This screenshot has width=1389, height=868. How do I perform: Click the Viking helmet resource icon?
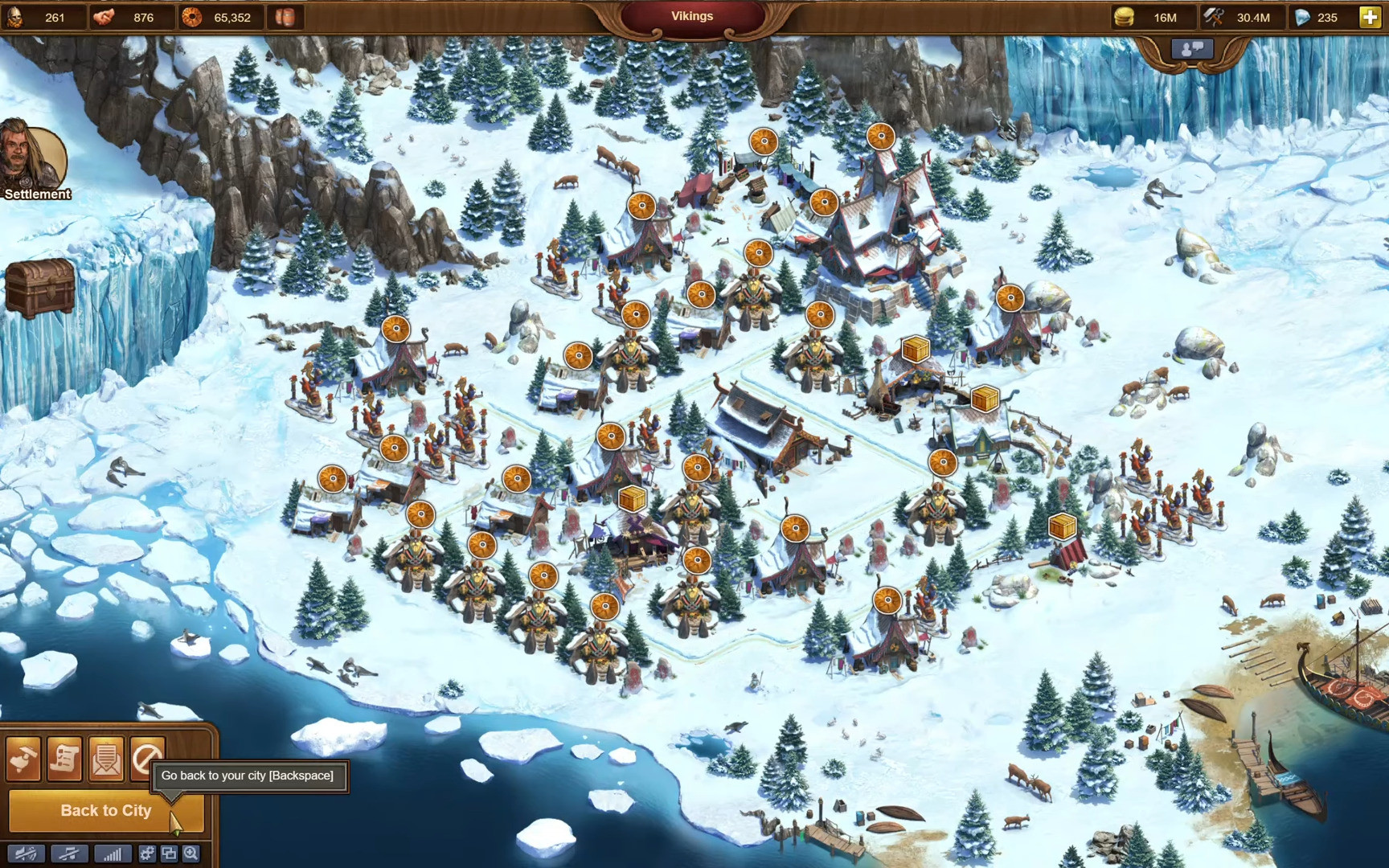coord(15,17)
